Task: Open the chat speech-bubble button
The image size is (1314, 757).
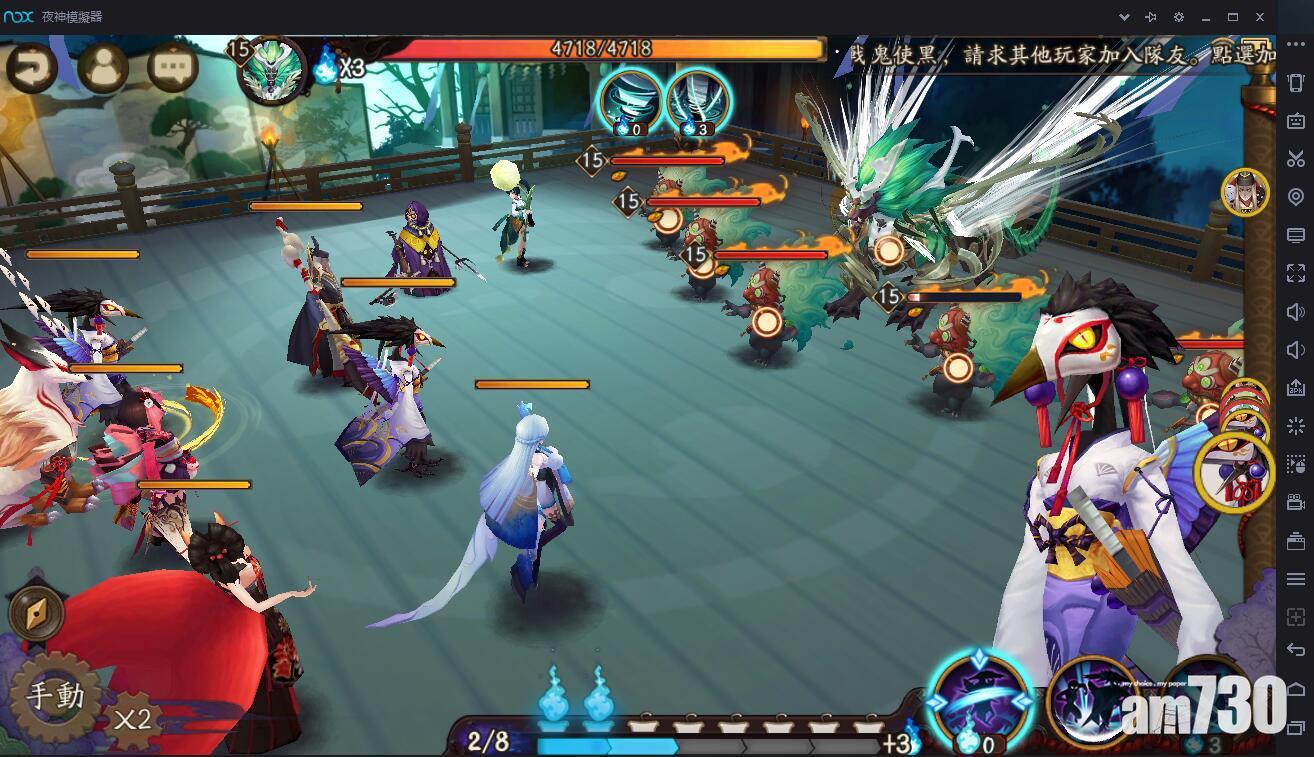Action: click(172, 69)
